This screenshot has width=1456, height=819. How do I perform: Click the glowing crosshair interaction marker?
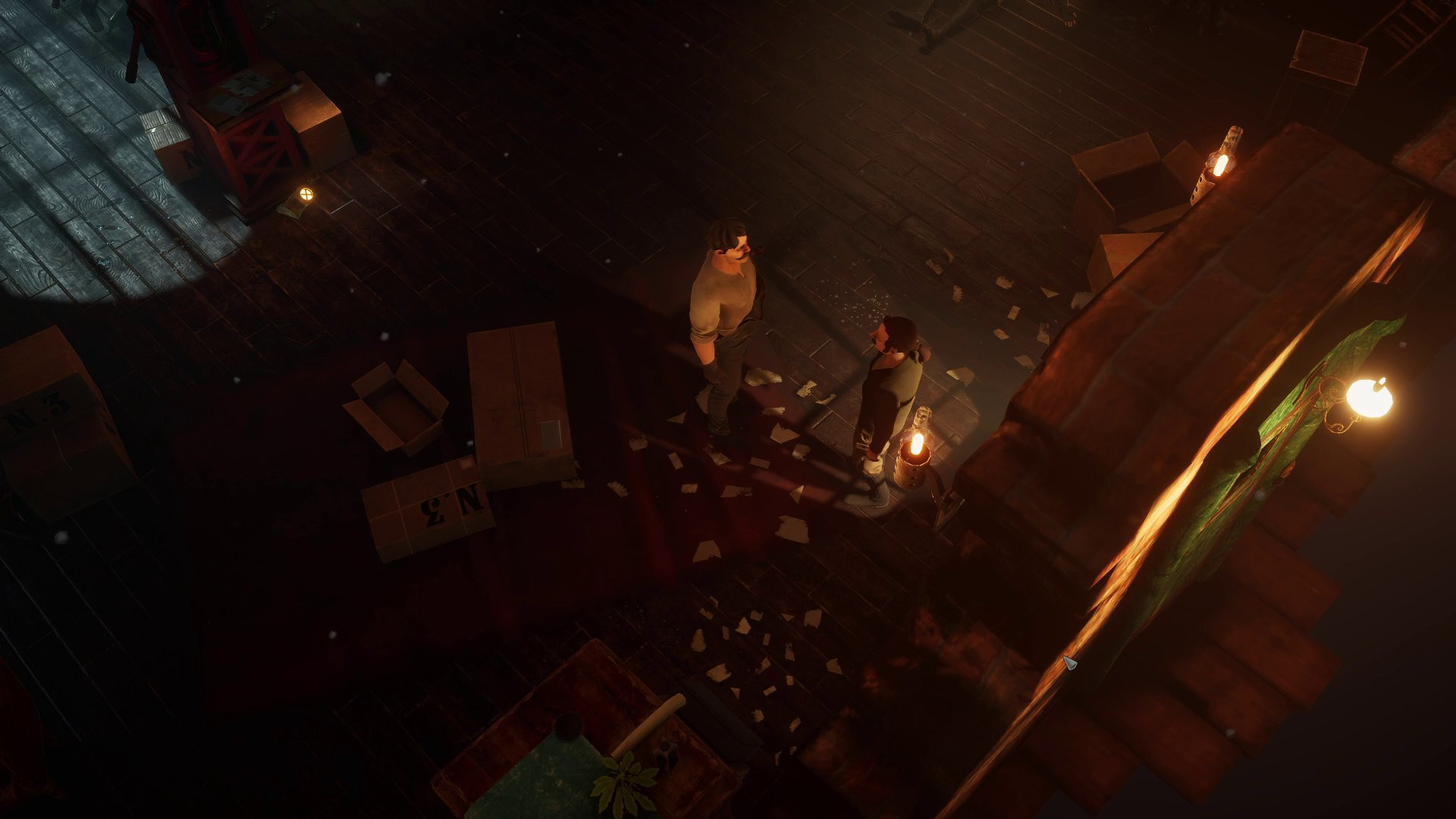click(306, 193)
